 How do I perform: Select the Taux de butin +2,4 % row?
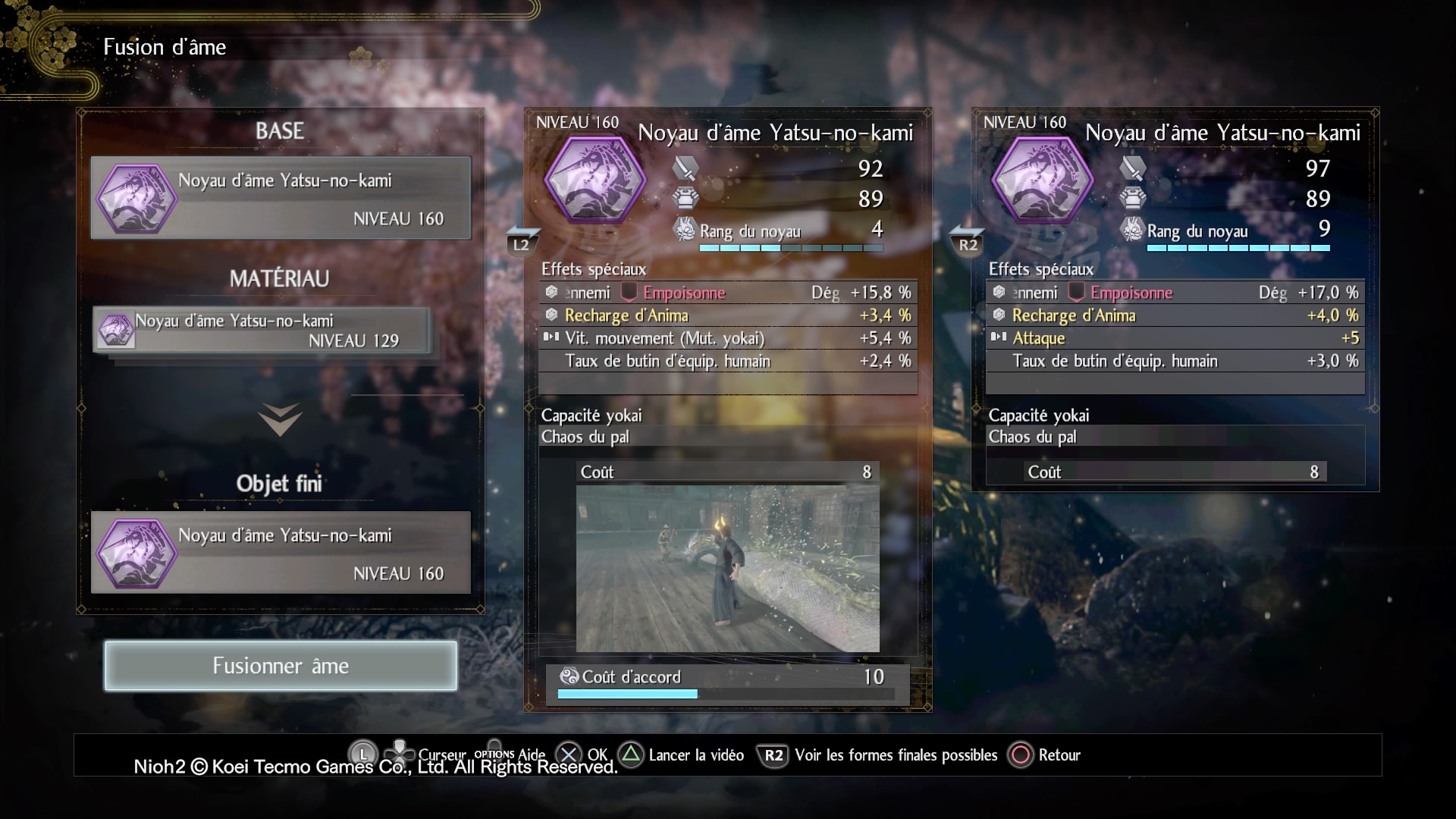727,361
